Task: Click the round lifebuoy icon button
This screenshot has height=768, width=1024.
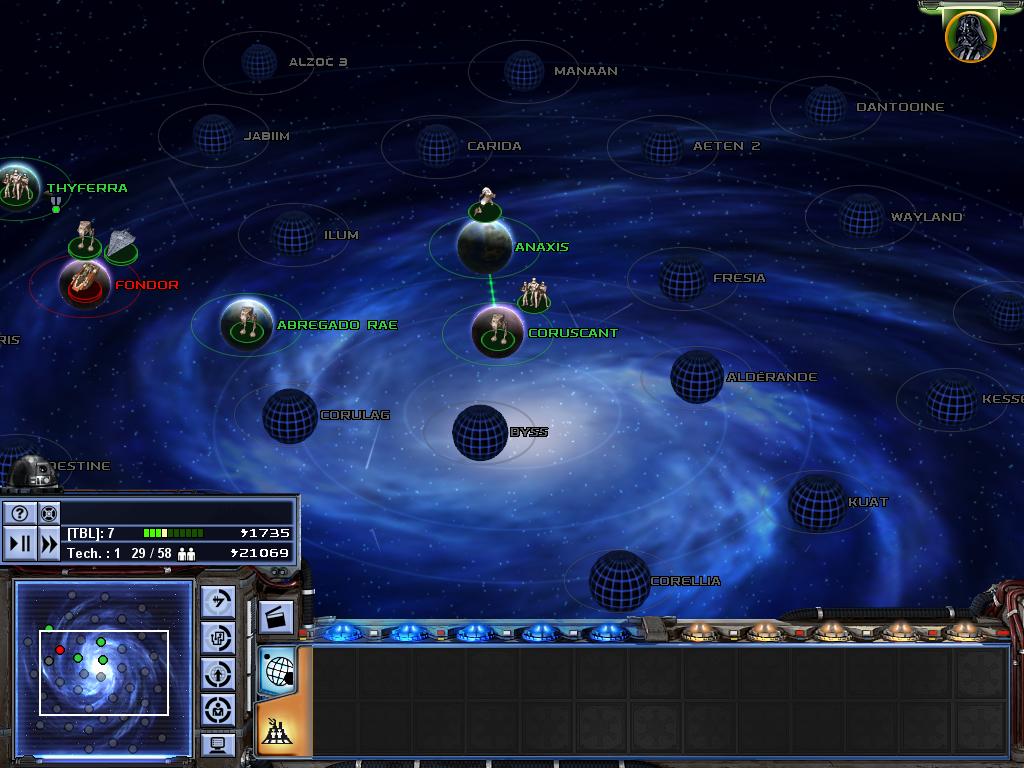Action: 49,513
